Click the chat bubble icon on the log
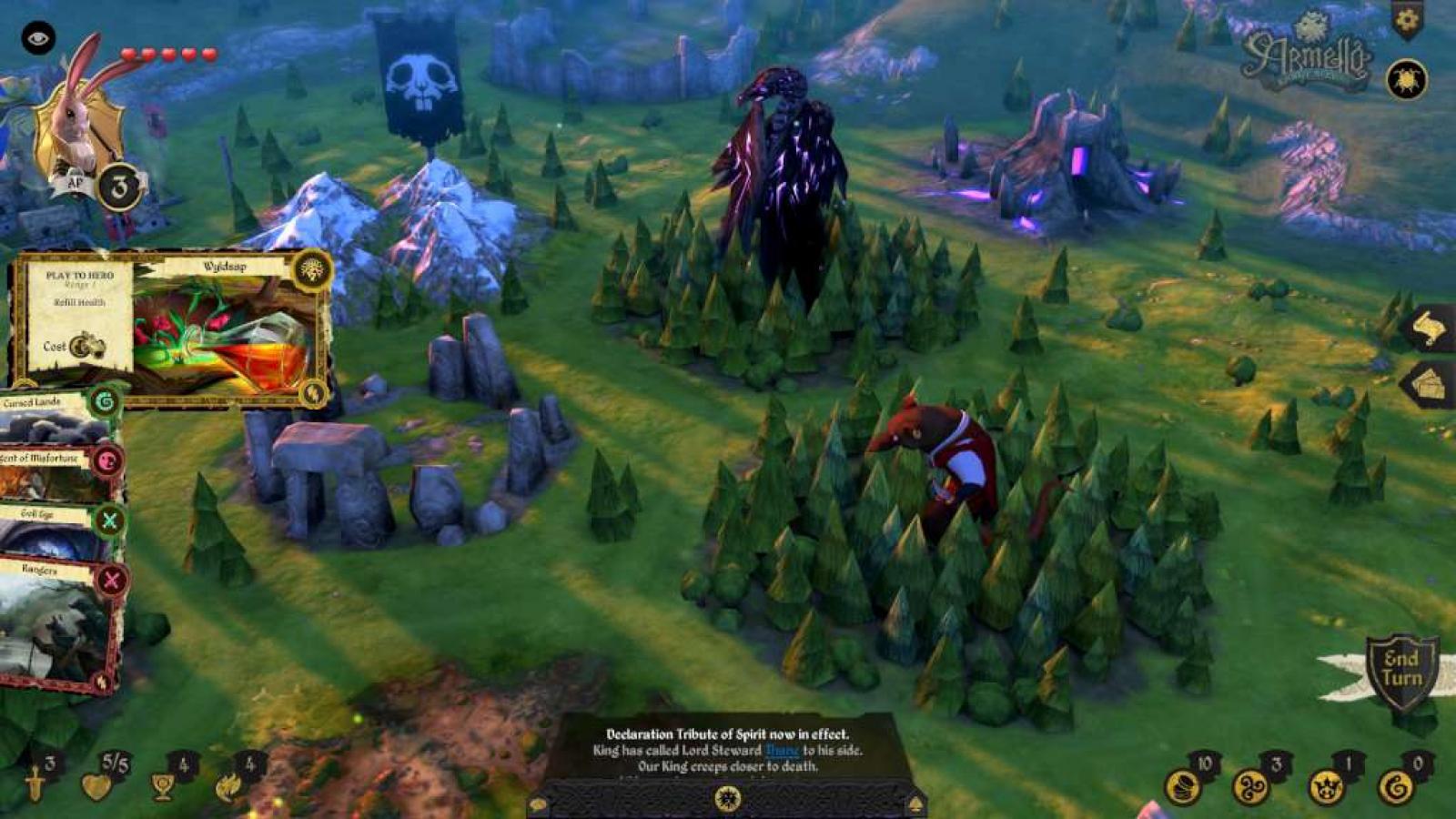The image size is (1456, 819). pyautogui.click(x=539, y=804)
